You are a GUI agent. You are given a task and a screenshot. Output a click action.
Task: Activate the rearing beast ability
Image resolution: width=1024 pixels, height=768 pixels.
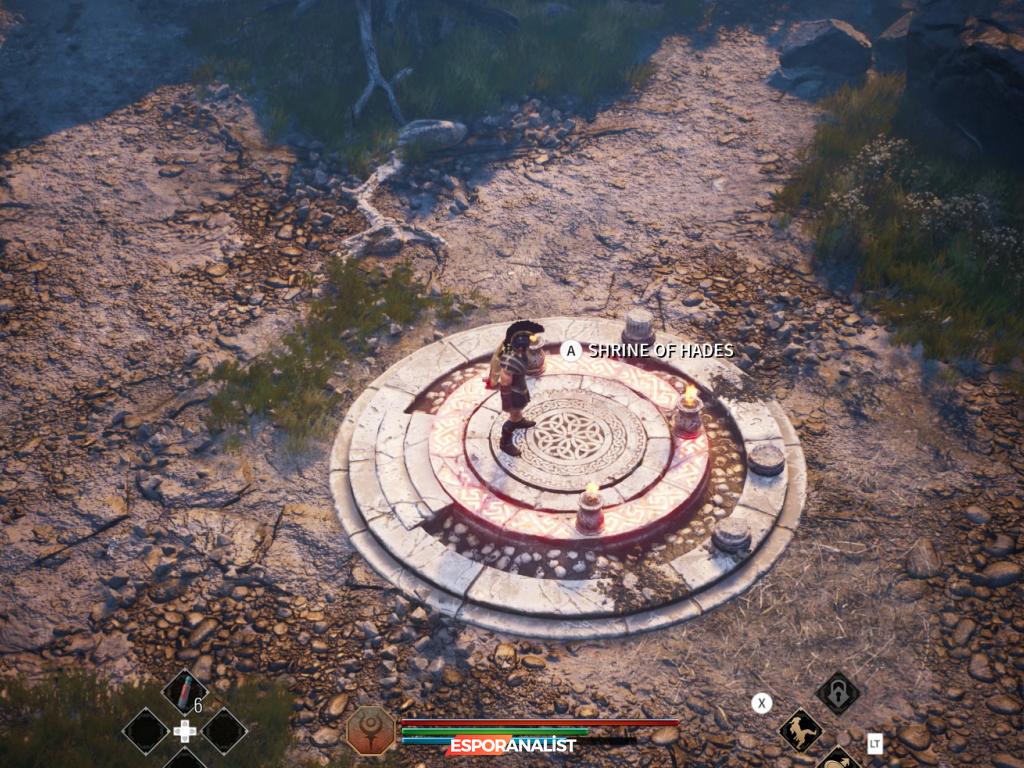point(800,730)
